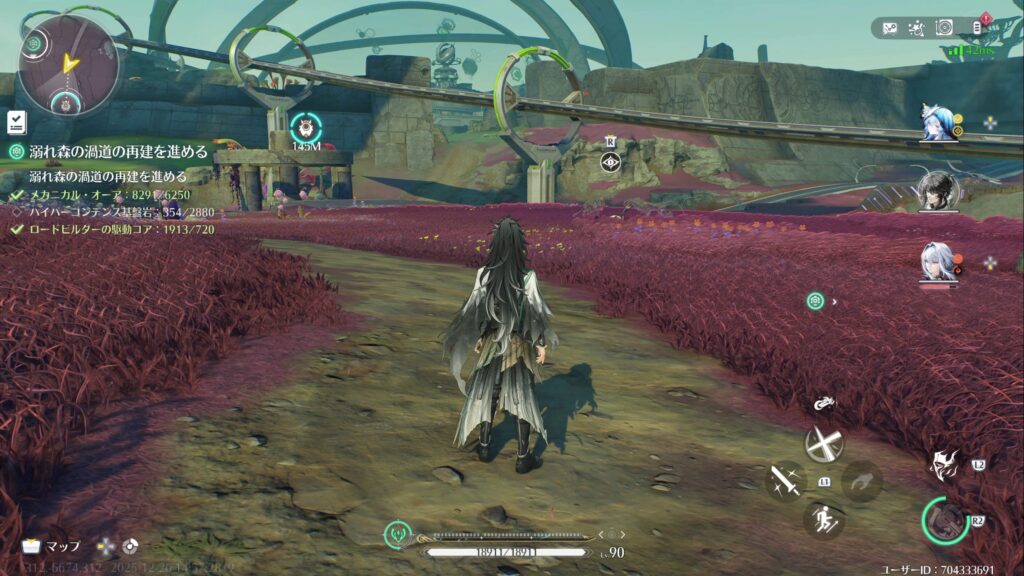Screen dimensions: 1024x576
Task: Open the camera icon in the top bar
Action: (x=944, y=28)
